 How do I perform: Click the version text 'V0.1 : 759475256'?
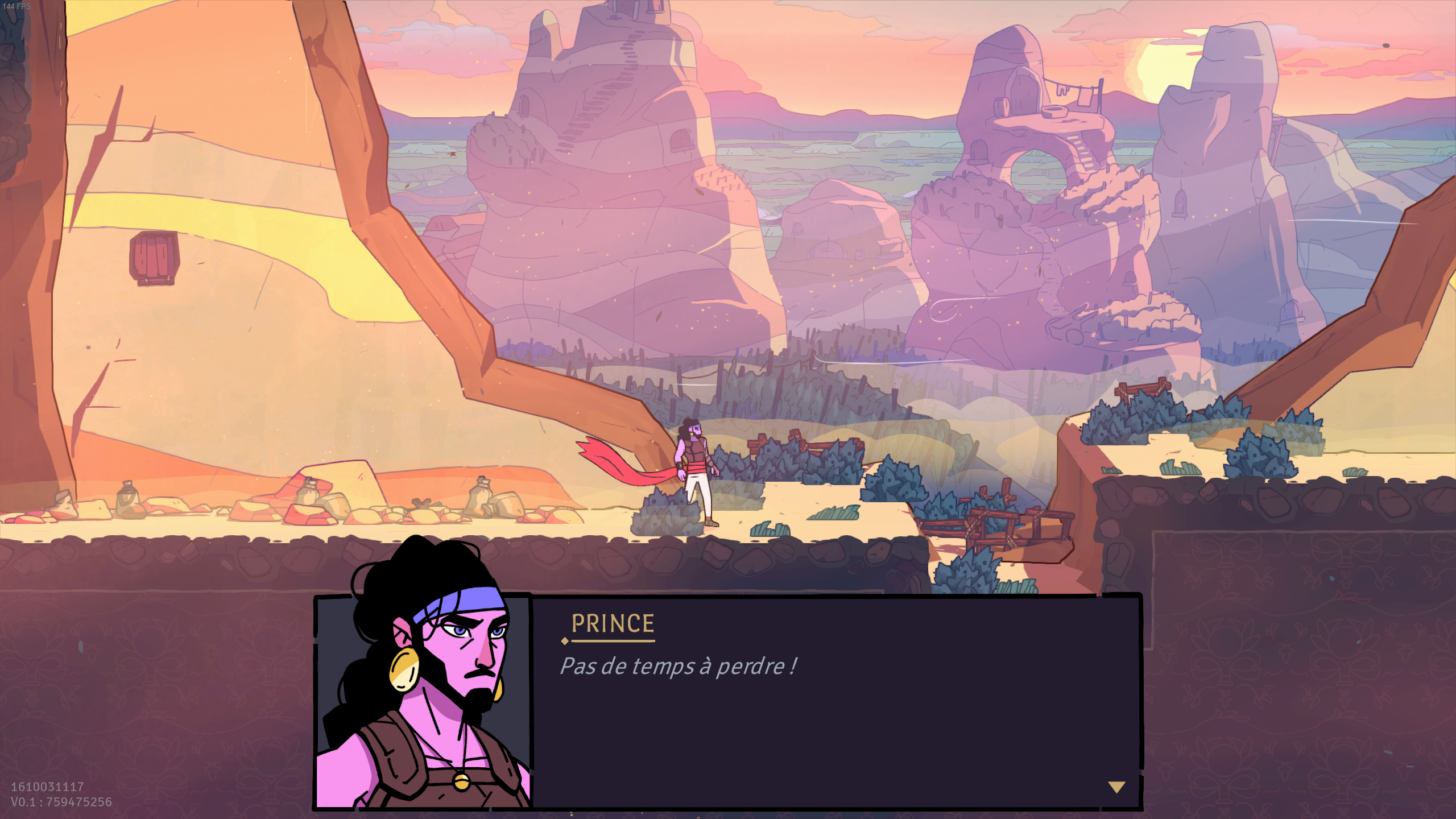61,803
